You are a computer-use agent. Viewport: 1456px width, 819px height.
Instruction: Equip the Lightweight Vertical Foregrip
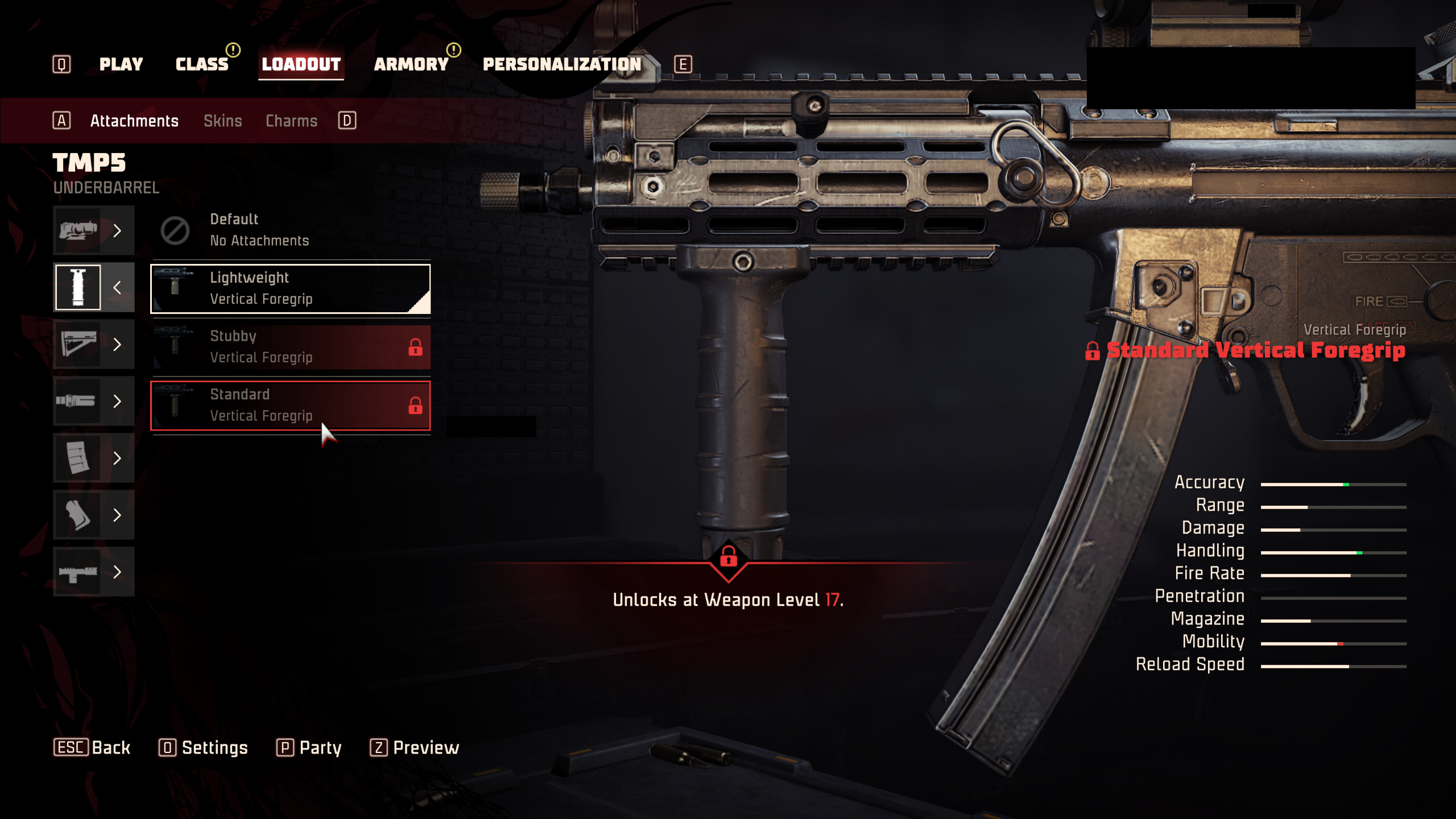pos(290,288)
